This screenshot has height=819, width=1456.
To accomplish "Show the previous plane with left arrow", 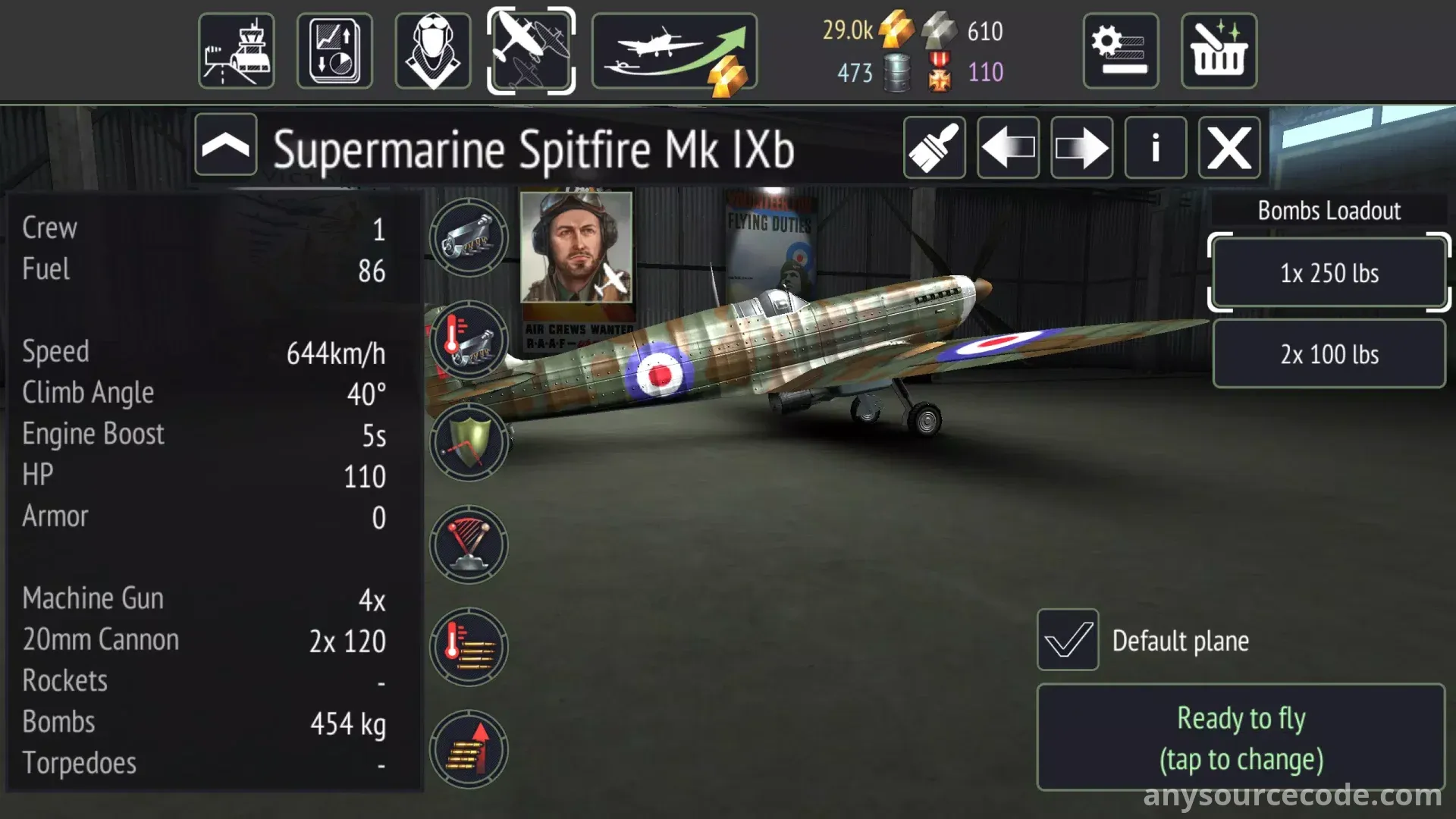I will tap(1008, 148).
